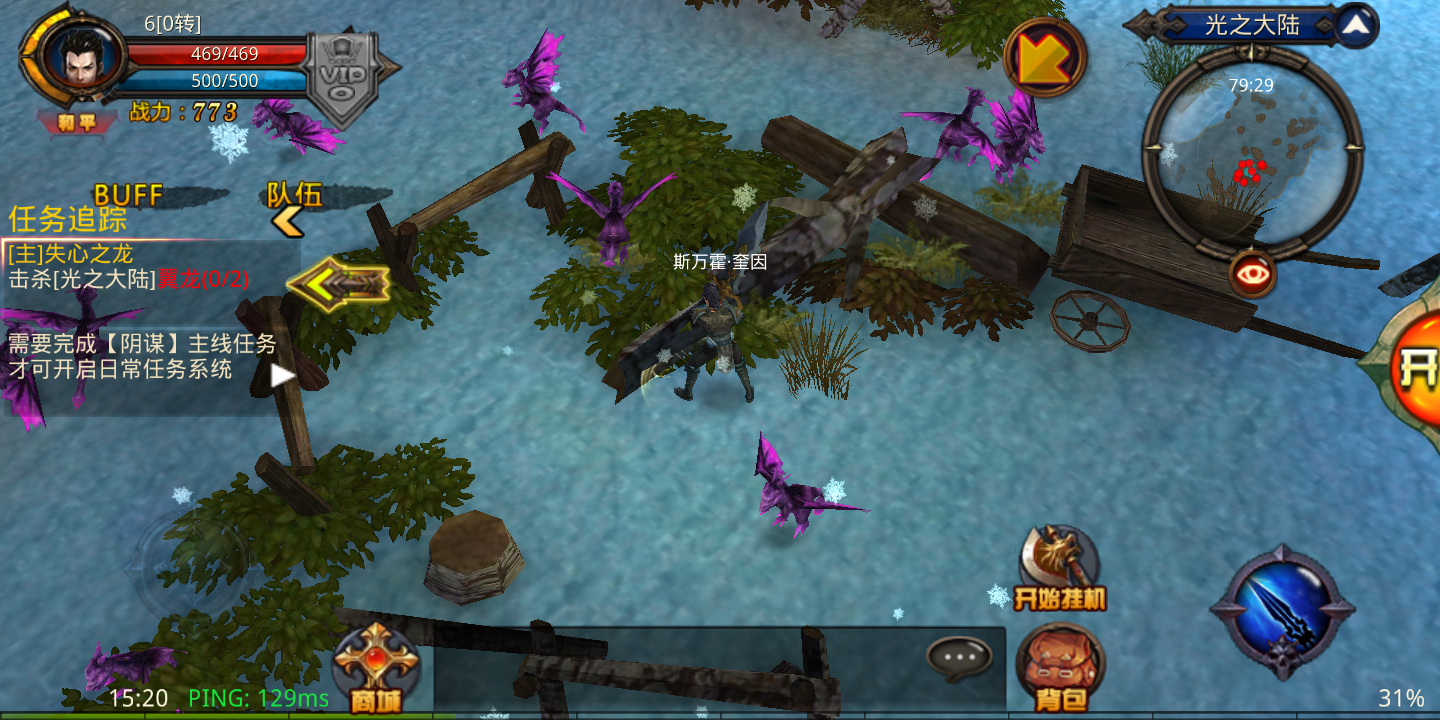Collapse the 光之大陆 map header arrow
Screen dimensions: 1440x720
click(x=1356, y=26)
